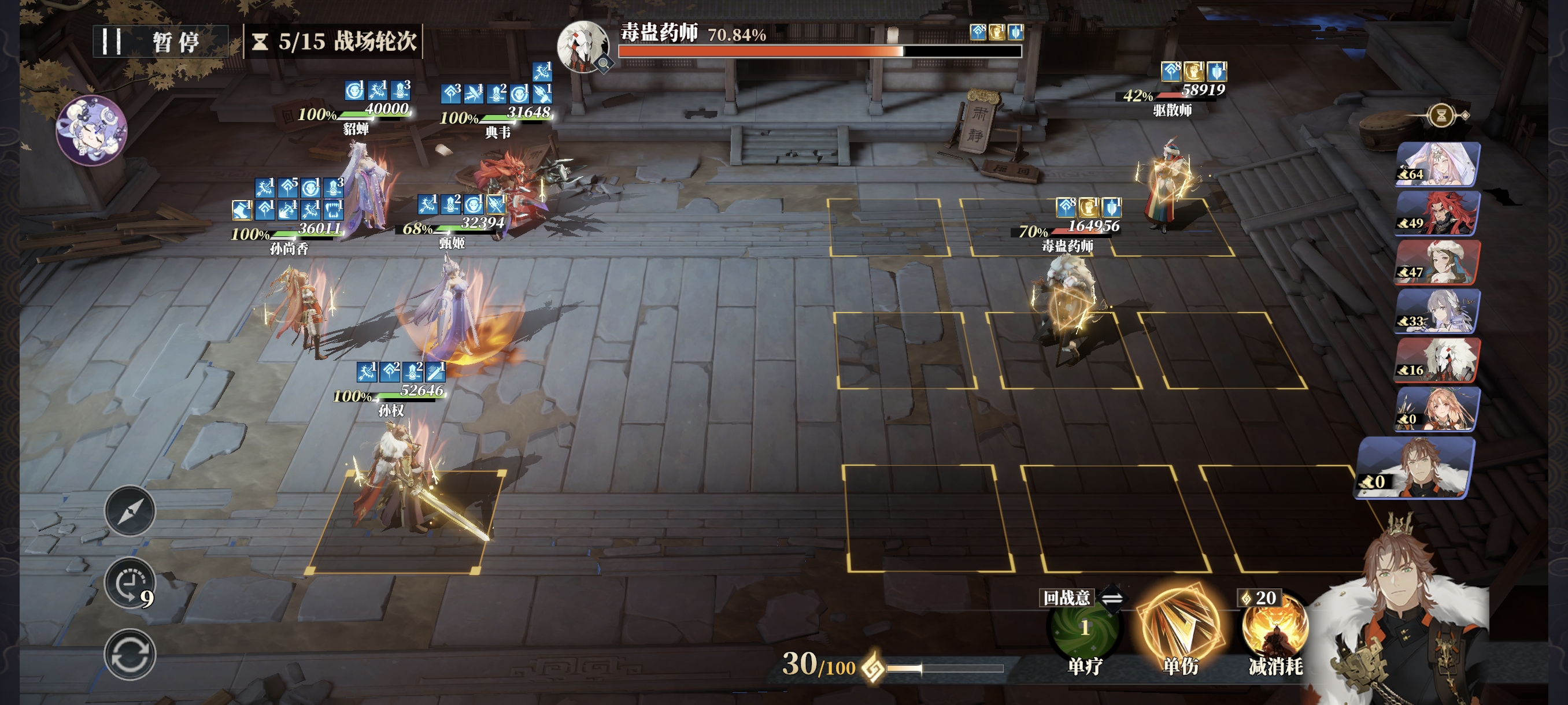
Task: Select the turn-order portrait with speed 64
Action: (1438, 164)
